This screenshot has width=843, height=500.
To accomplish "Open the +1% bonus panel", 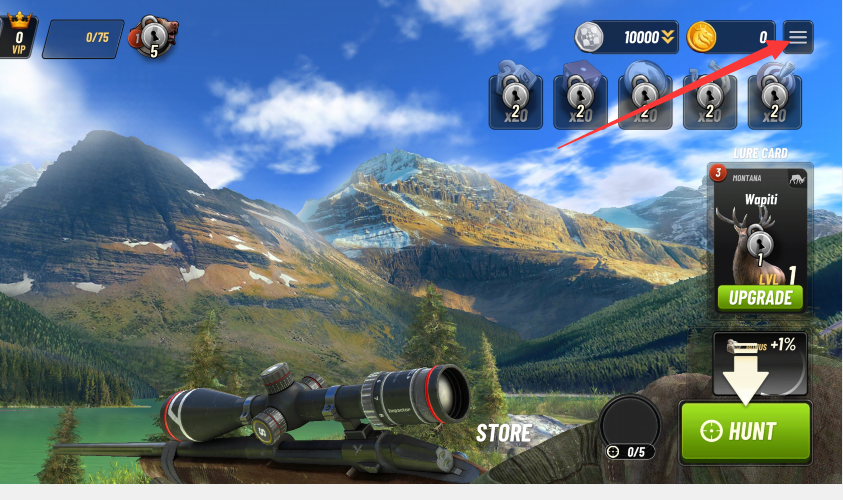I will click(x=760, y=362).
